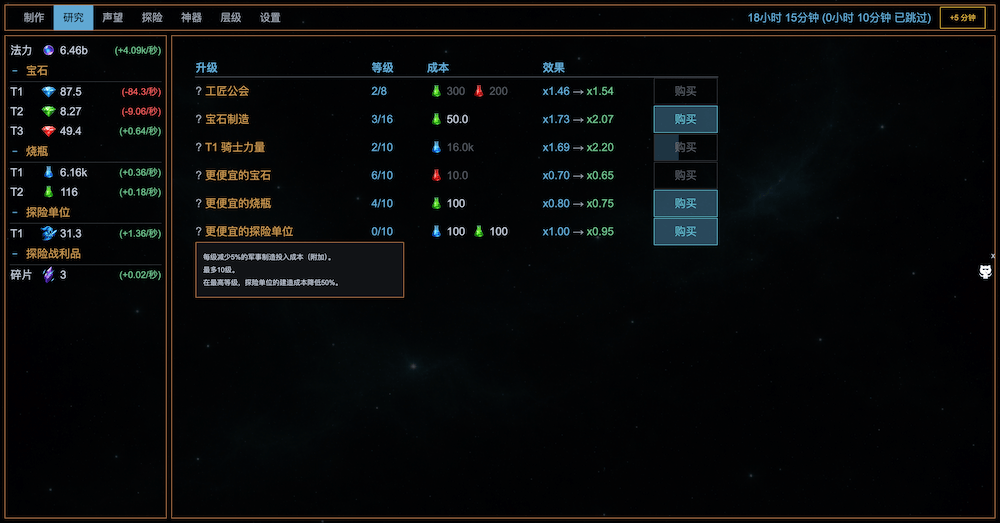This screenshot has height=523, width=1000.
Task: Buy the 宝石制造 upgrade
Action: (685, 119)
